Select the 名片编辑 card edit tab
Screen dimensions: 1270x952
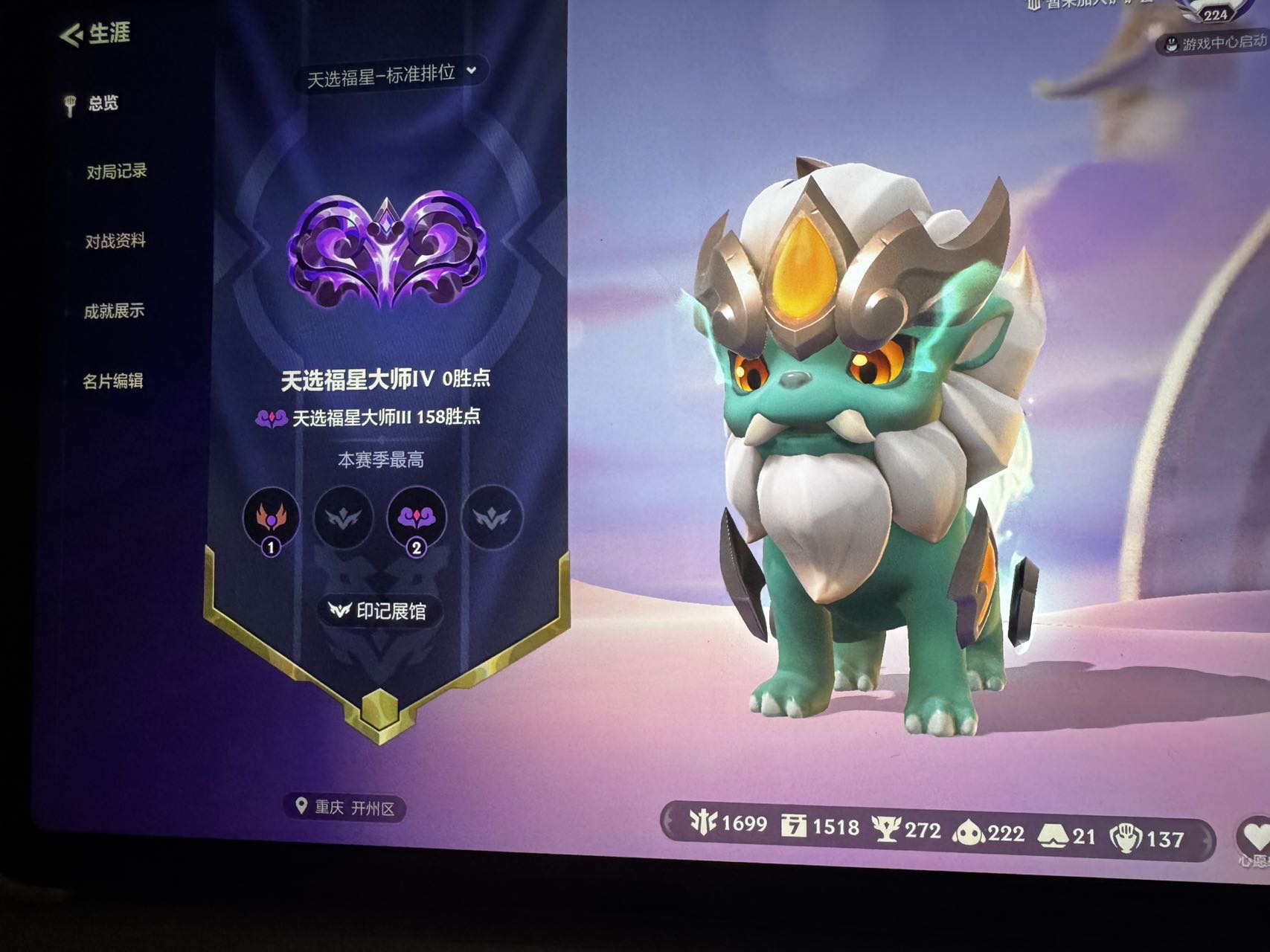pyautogui.click(x=112, y=381)
